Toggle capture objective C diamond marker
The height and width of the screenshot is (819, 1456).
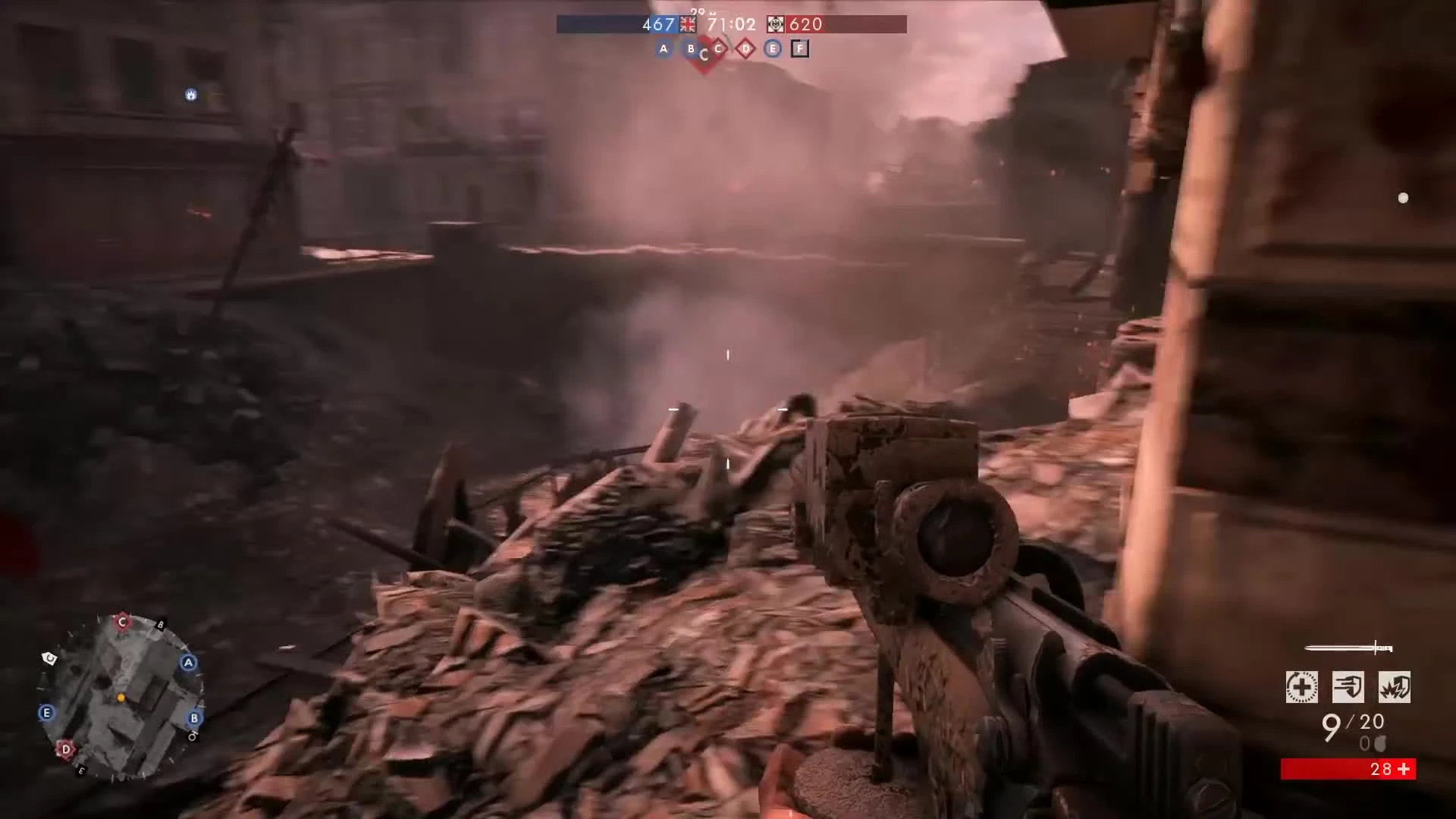click(x=719, y=49)
